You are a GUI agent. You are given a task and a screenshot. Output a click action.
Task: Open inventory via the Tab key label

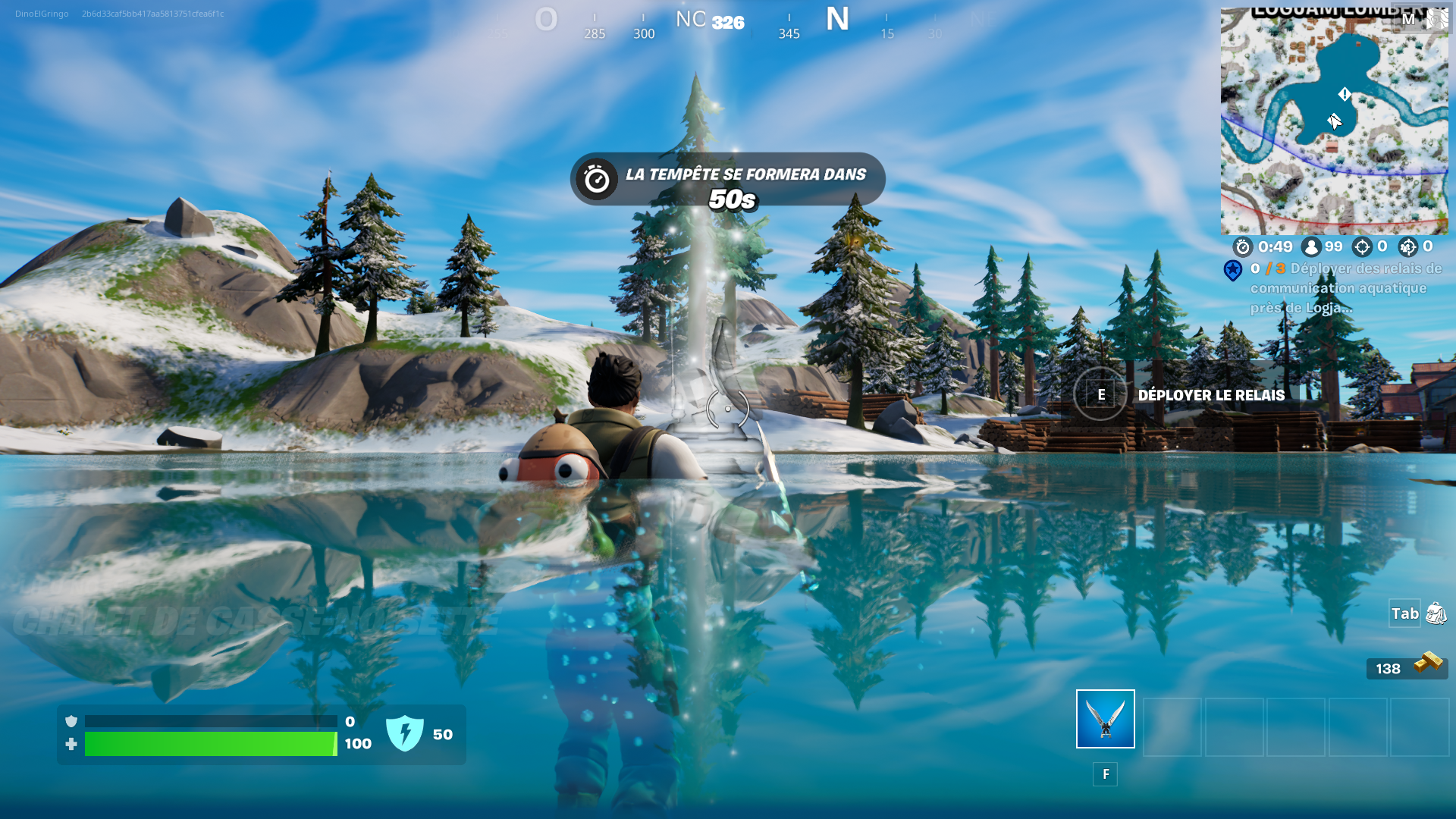pos(1405,614)
